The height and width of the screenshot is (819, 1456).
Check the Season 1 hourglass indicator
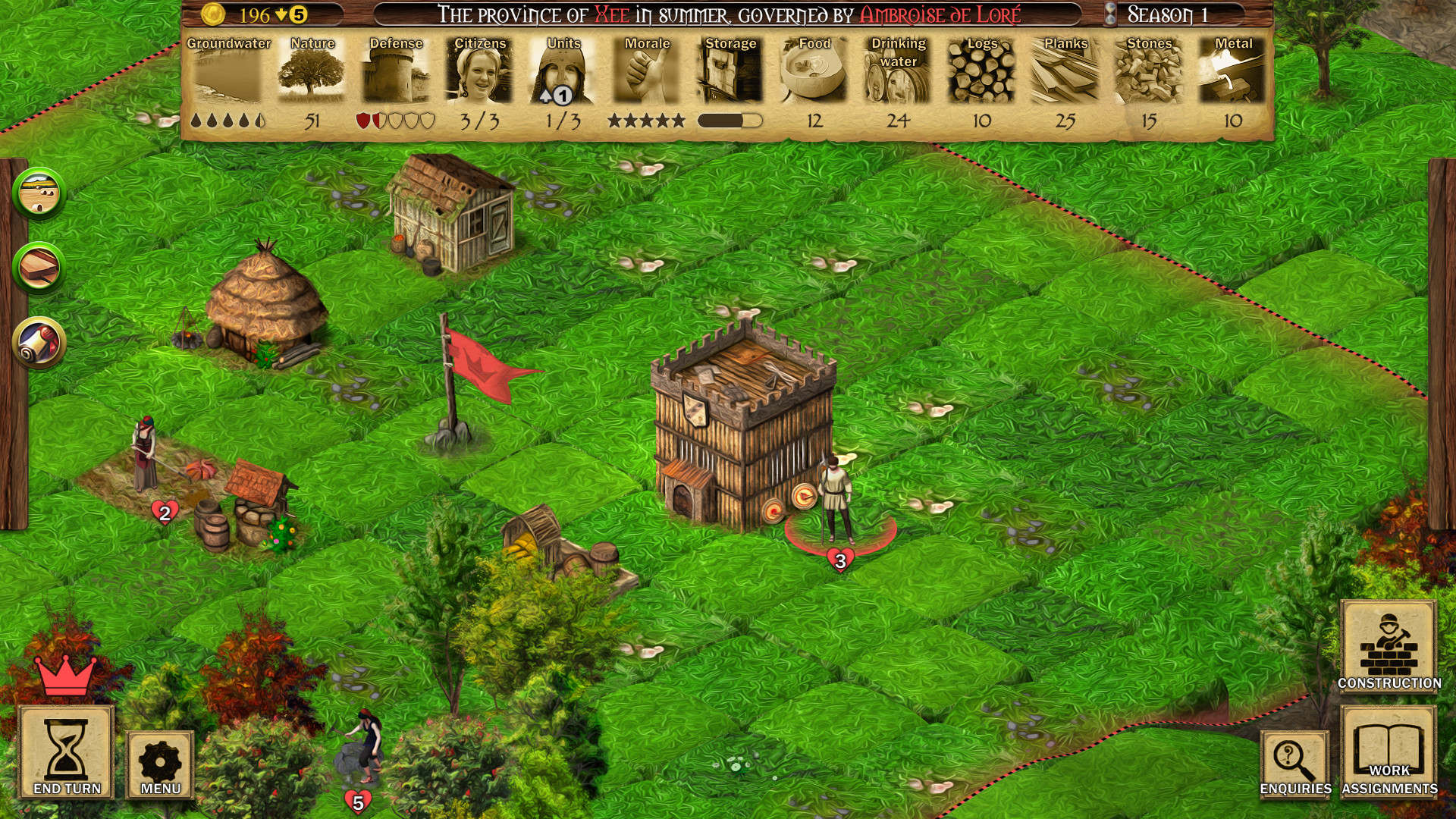coord(1109,13)
